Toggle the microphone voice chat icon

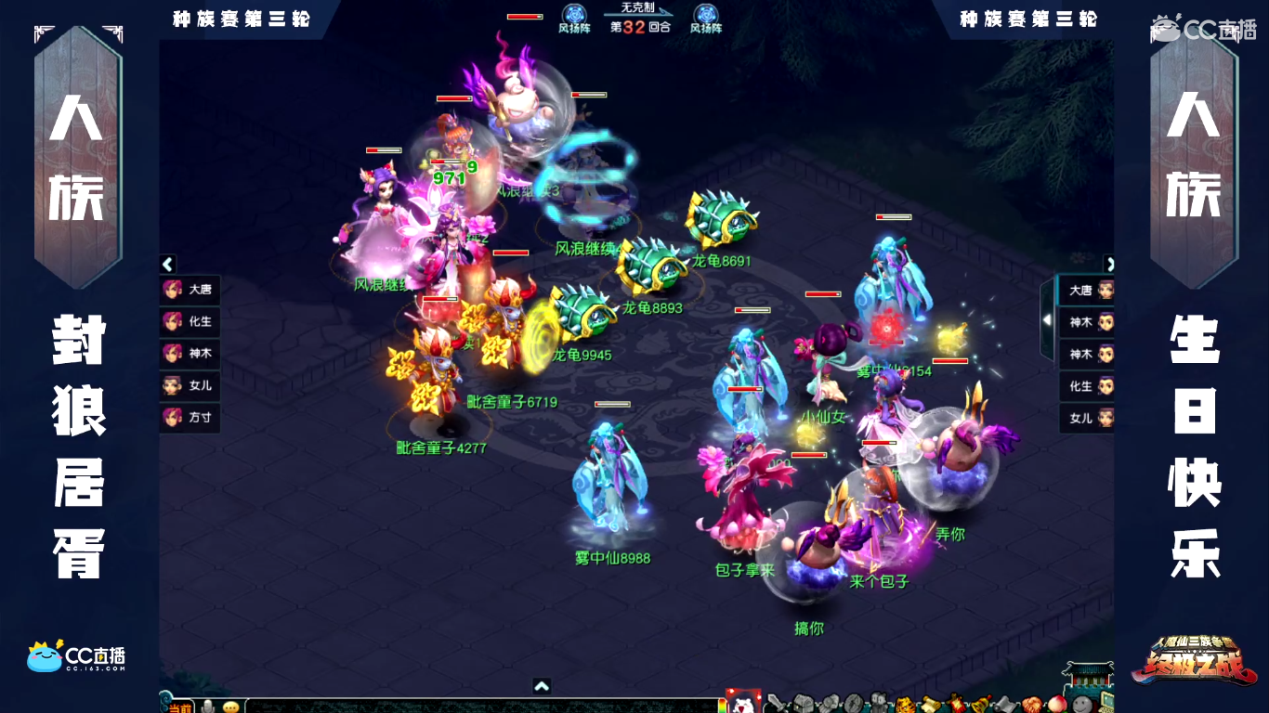point(208,706)
